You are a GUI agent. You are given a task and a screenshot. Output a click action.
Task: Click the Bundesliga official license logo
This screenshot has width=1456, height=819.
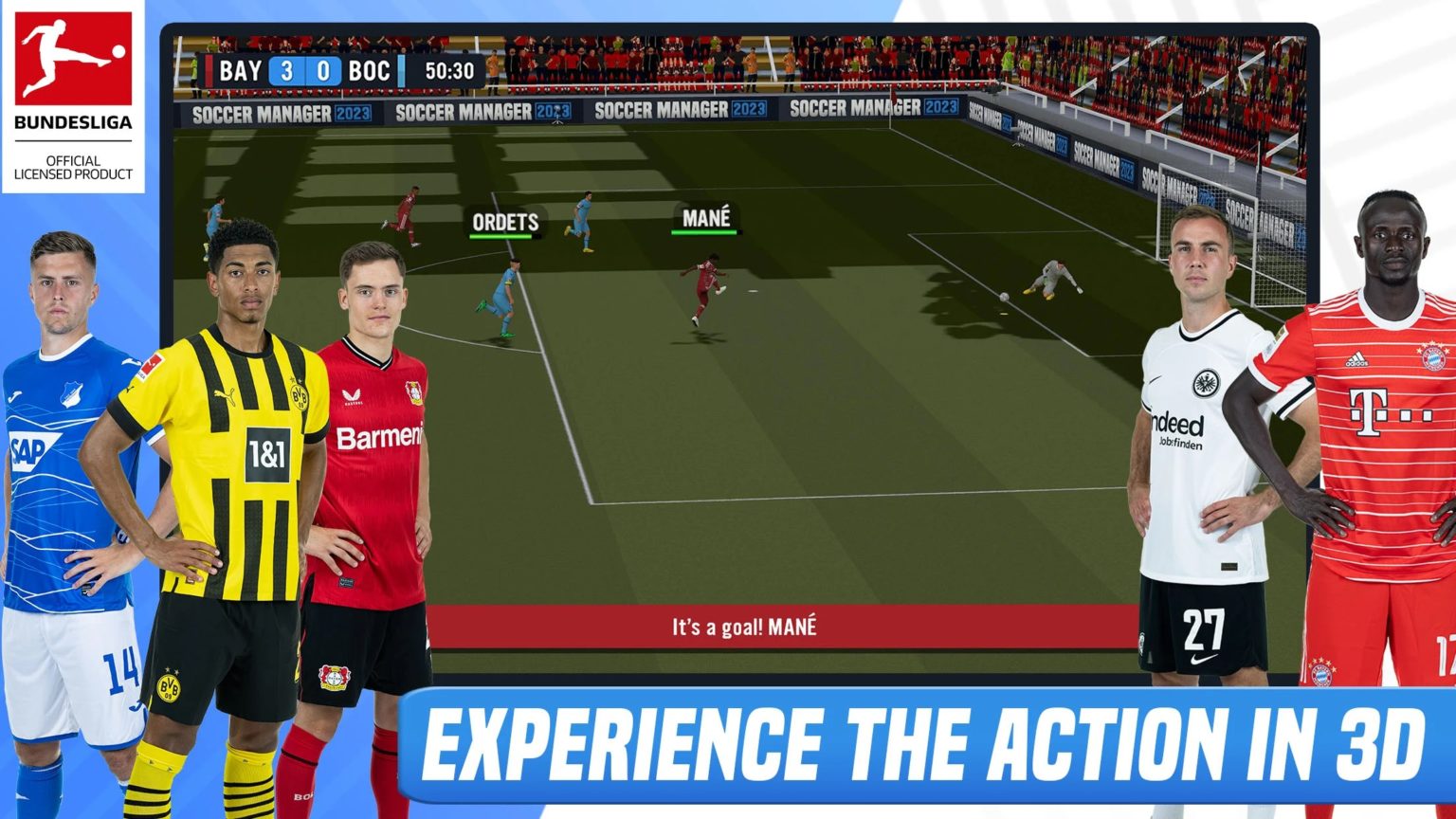point(74,95)
